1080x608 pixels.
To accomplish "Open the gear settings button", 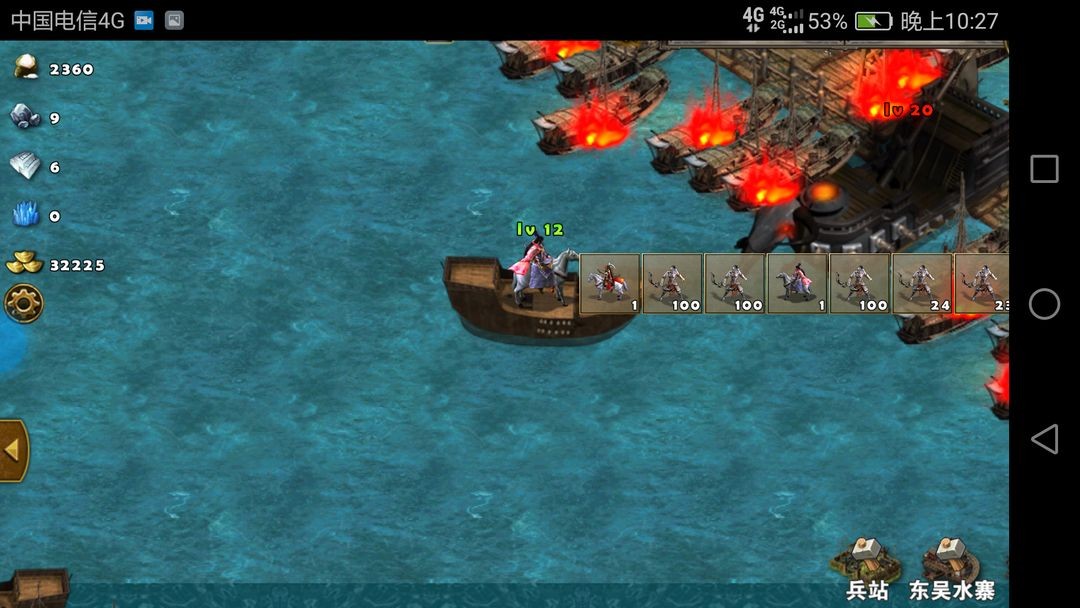I will (23, 304).
